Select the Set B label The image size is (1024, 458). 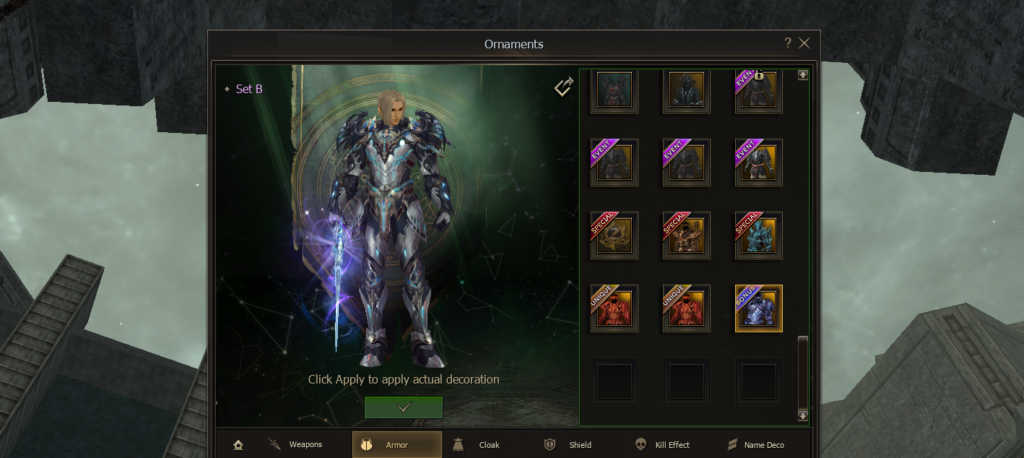(x=247, y=88)
